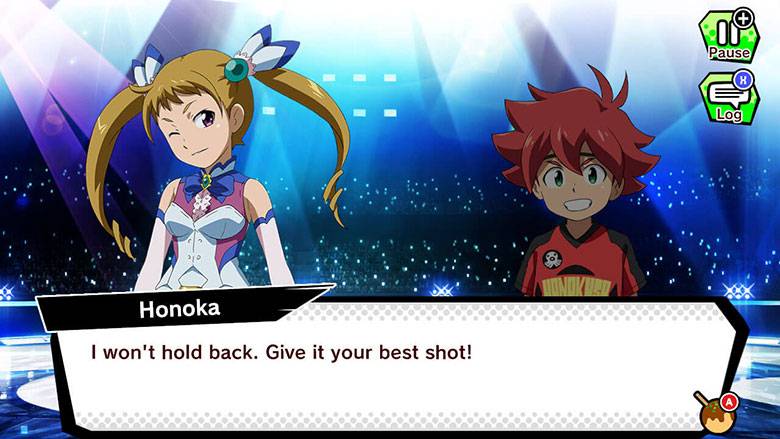Open the dialogue Log
Viewport: 780px width, 439px height.
pos(728,98)
